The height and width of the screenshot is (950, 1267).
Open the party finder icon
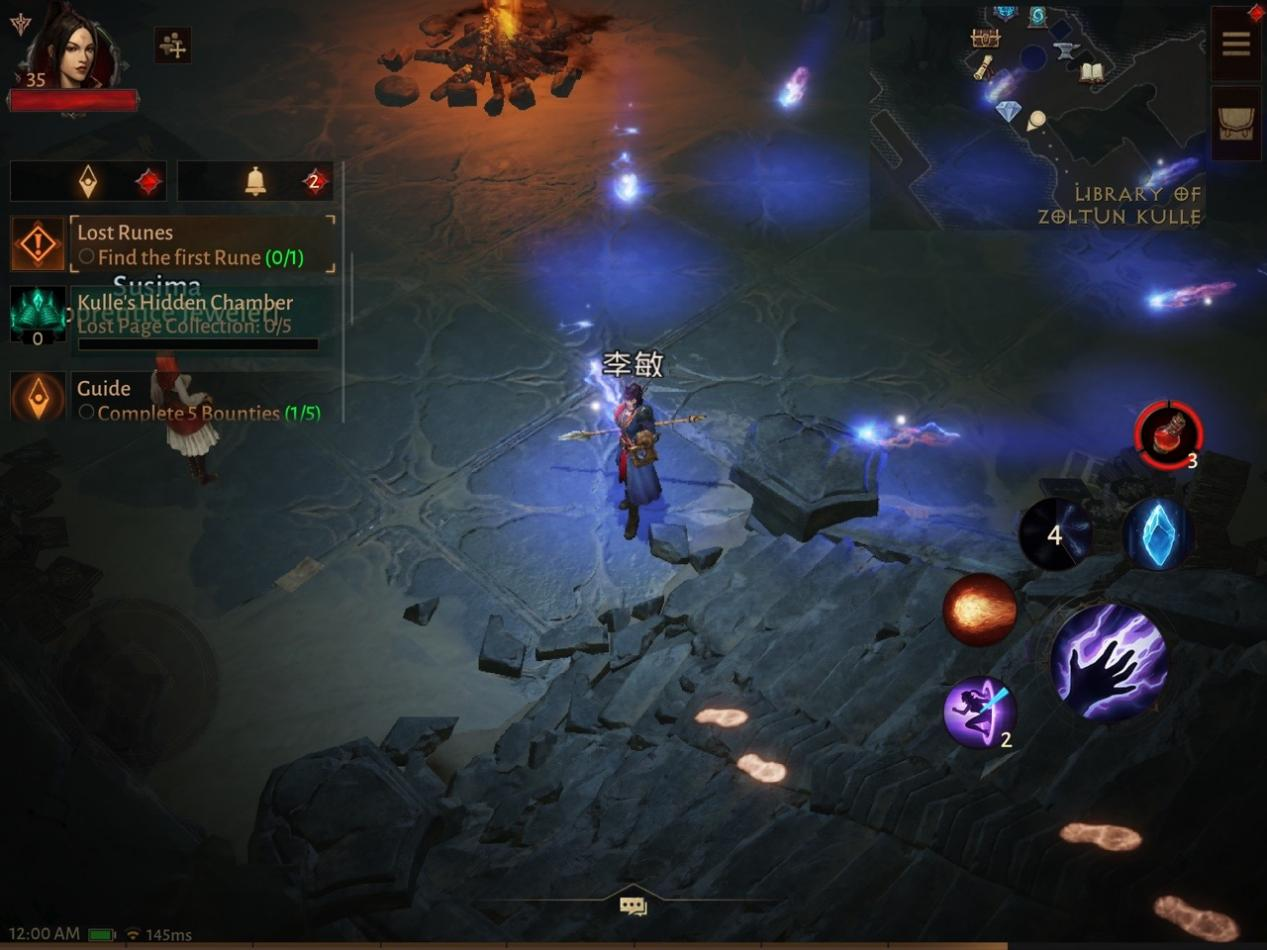point(173,46)
